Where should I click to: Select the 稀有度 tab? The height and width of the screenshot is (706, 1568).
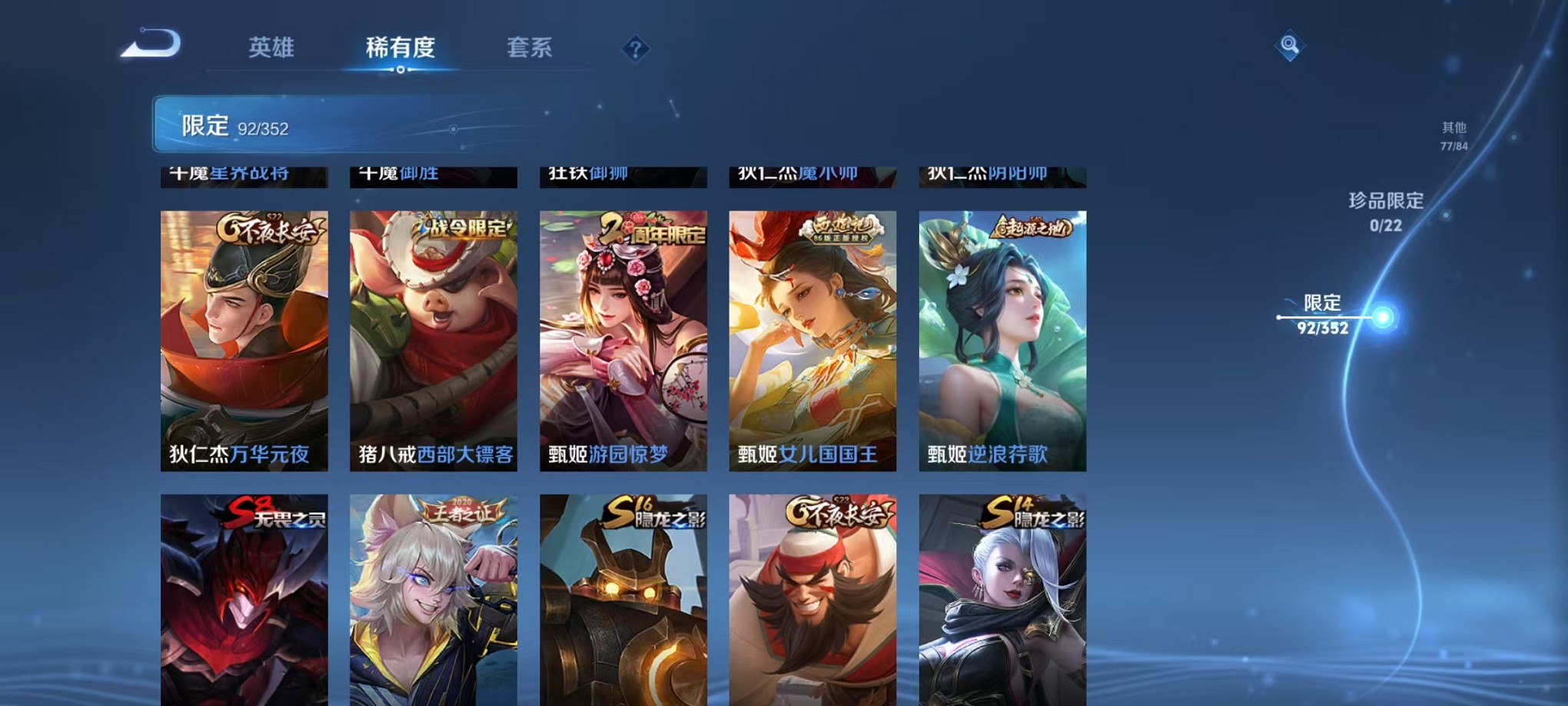pyautogui.click(x=399, y=46)
